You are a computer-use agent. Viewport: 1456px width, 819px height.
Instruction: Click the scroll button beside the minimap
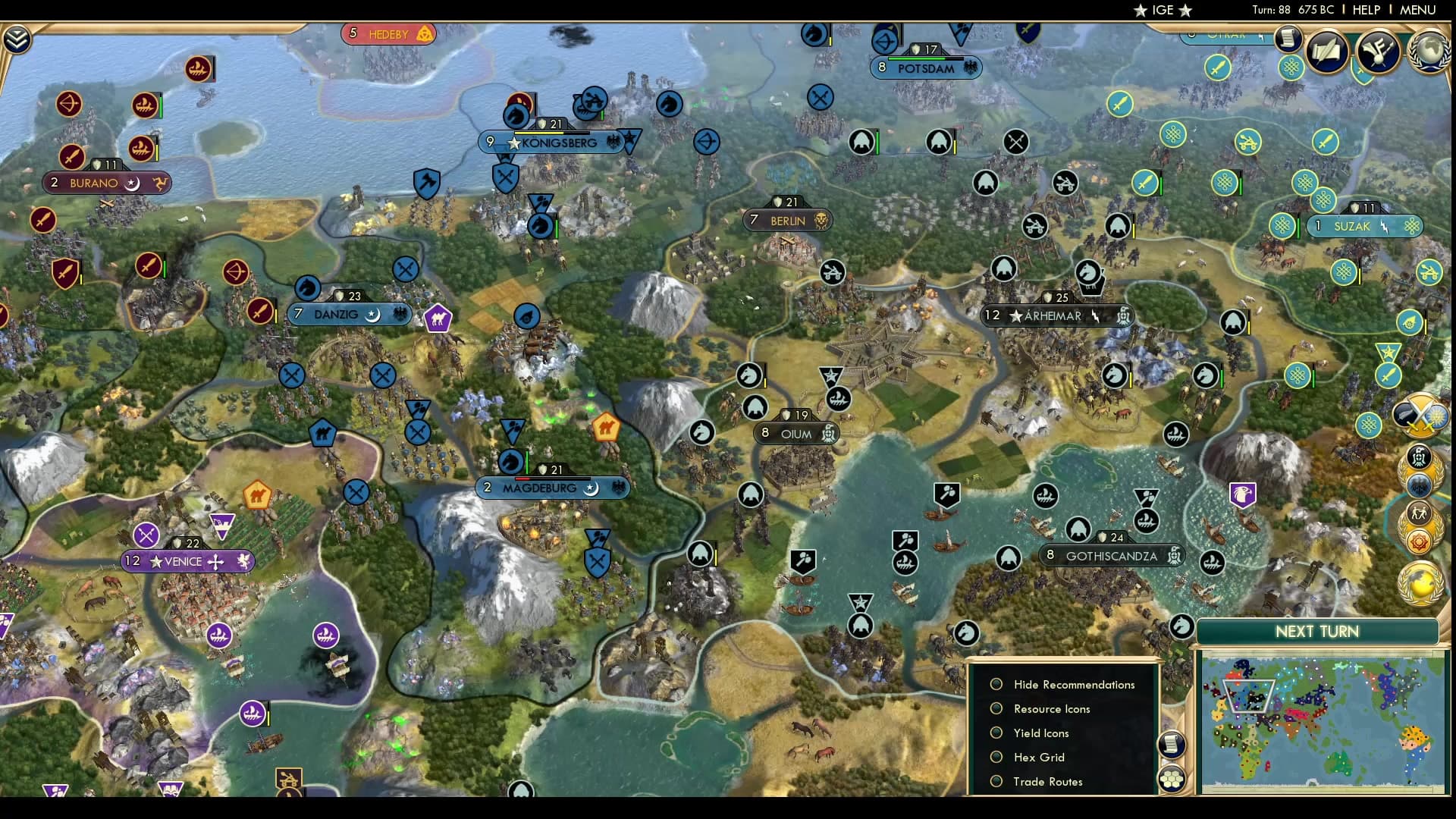tap(1172, 745)
